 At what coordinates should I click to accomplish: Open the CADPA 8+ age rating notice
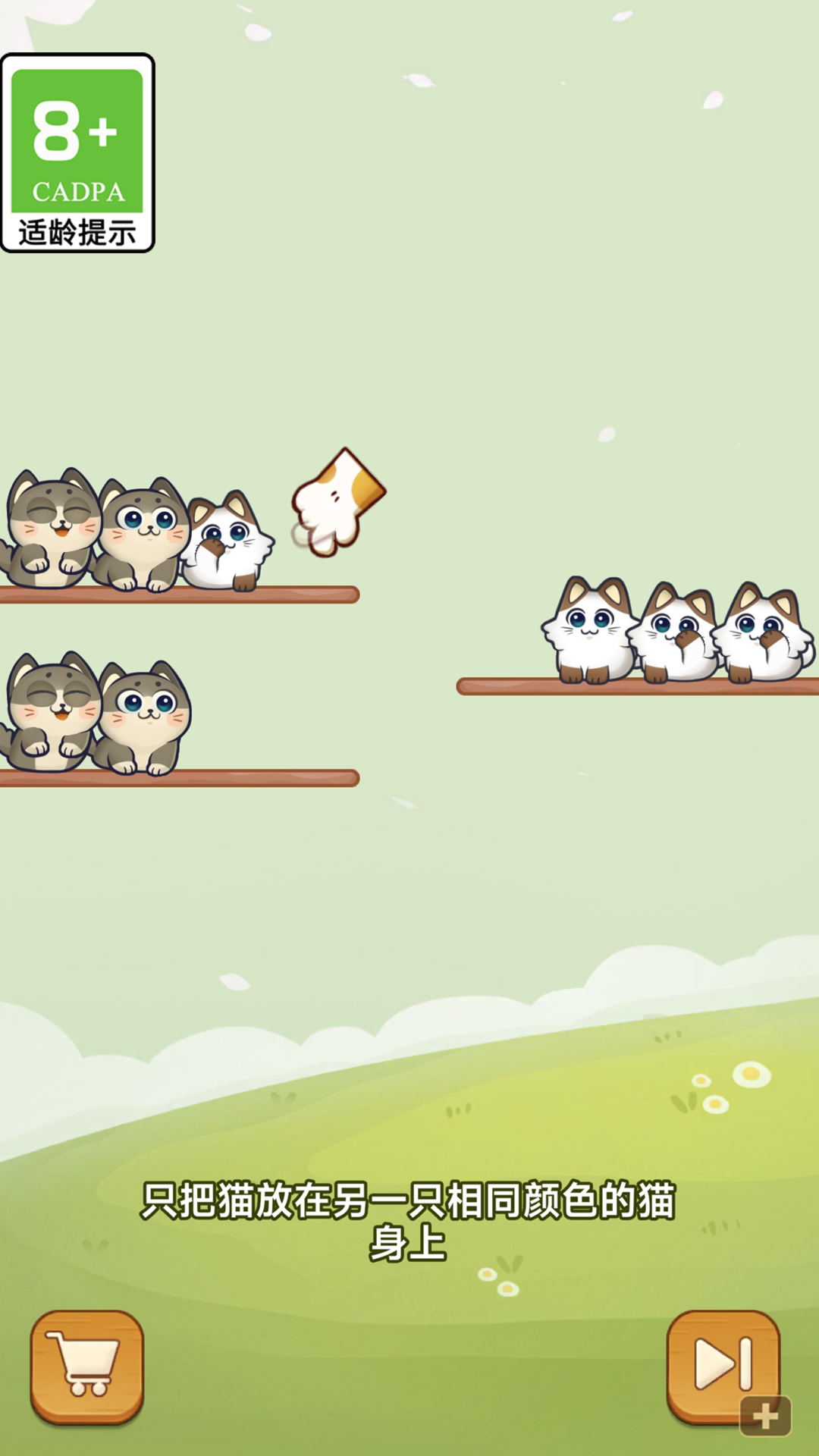(77, 153)
